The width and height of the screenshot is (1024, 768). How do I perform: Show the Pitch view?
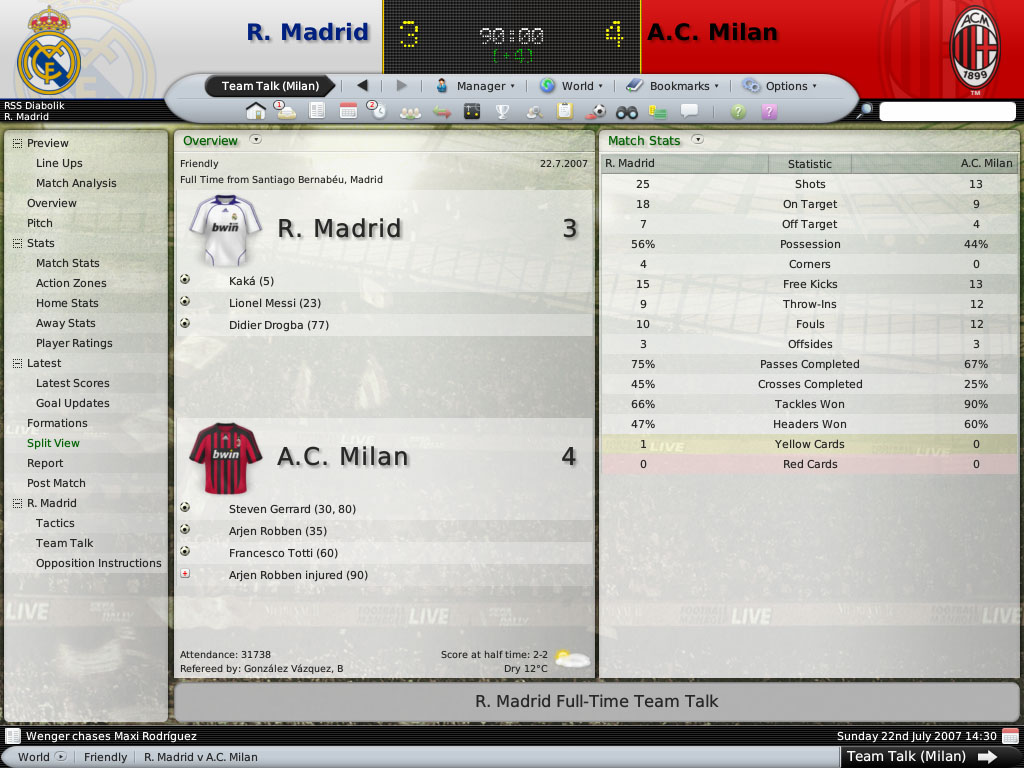point(40,223)
